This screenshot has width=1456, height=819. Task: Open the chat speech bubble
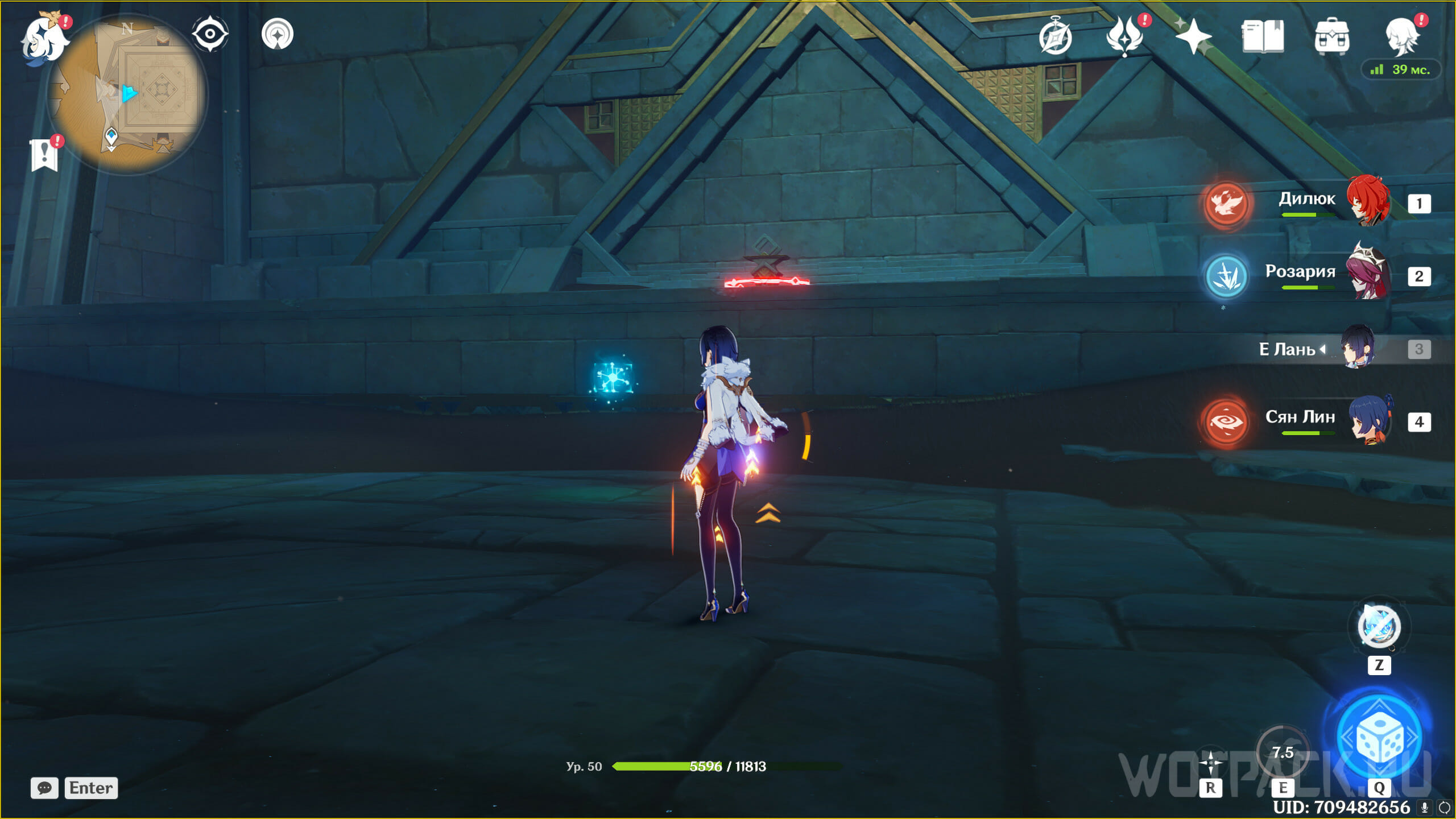tap(44, 788)
